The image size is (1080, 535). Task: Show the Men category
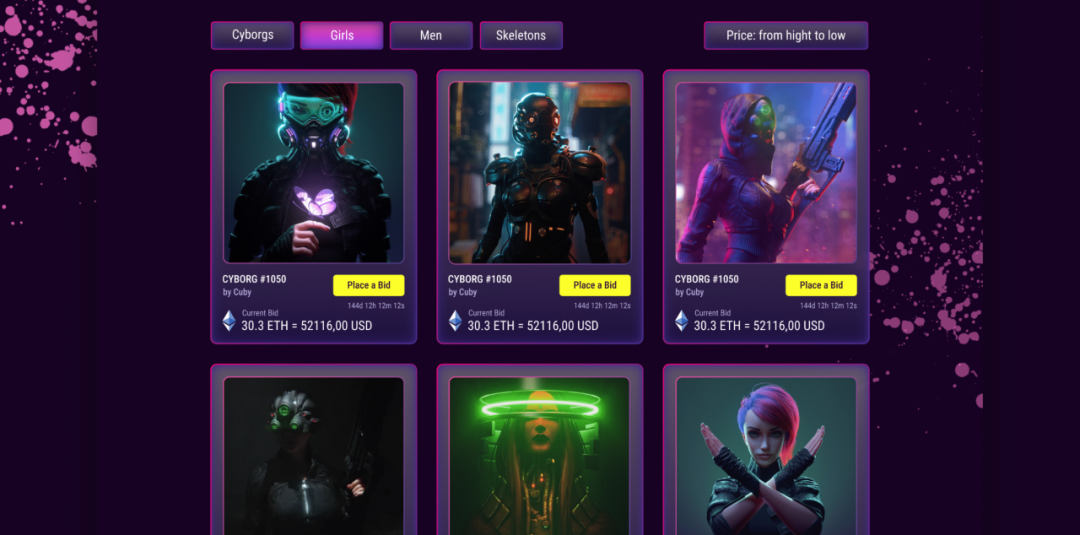point(431,36)
